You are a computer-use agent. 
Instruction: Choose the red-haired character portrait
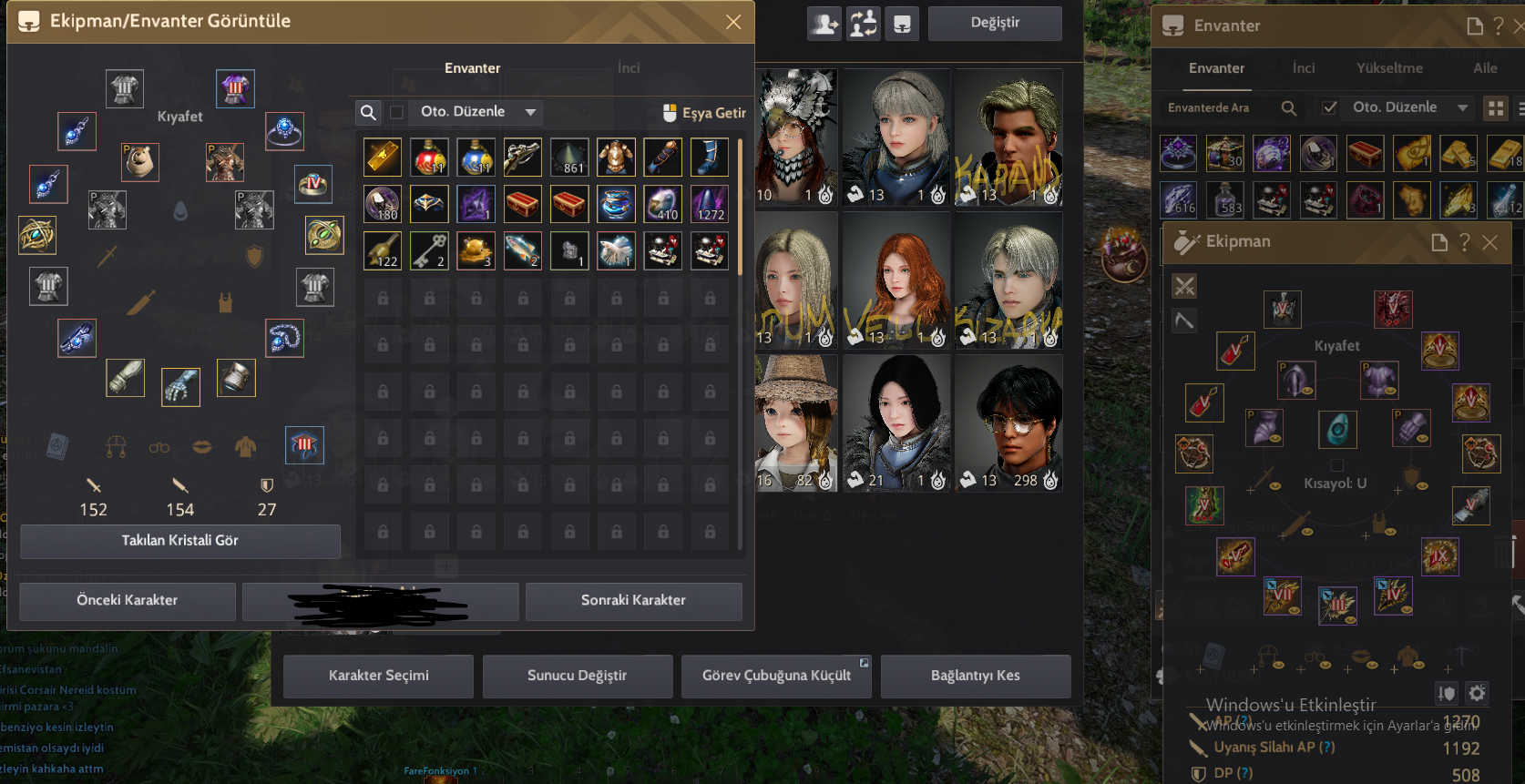[x=897, y=280]
